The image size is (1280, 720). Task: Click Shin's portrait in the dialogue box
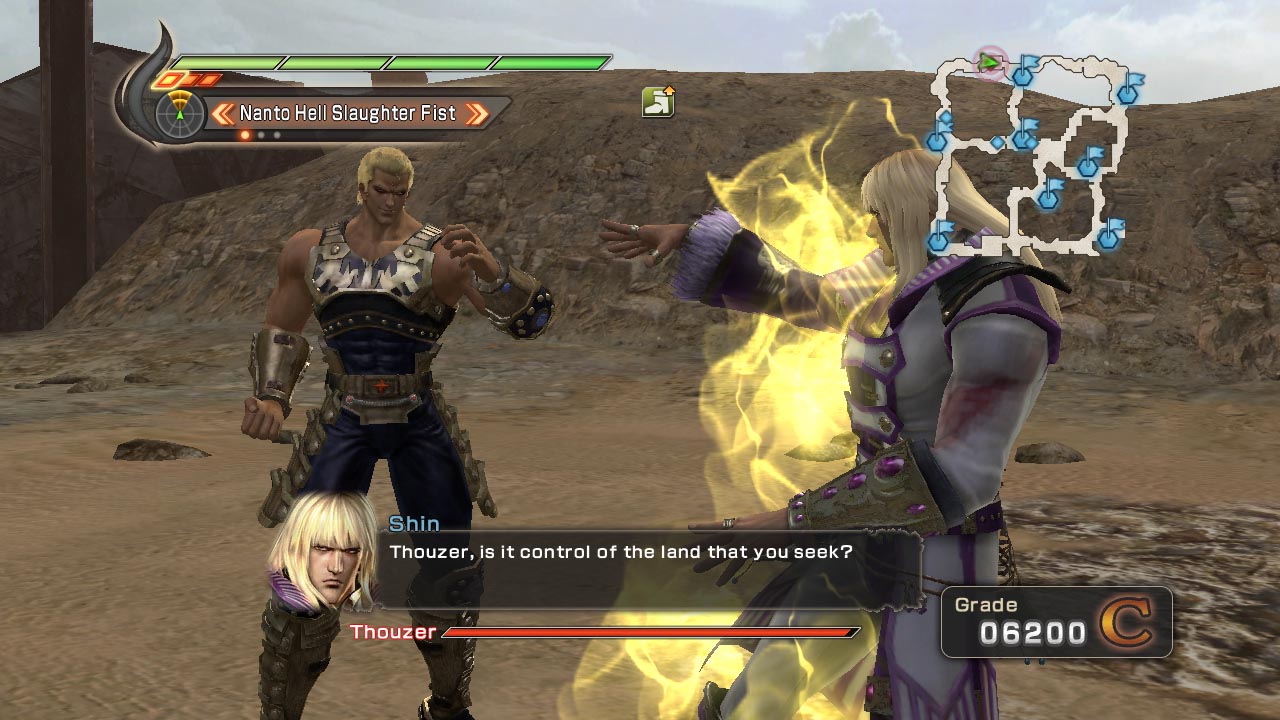tap(313, 552)
